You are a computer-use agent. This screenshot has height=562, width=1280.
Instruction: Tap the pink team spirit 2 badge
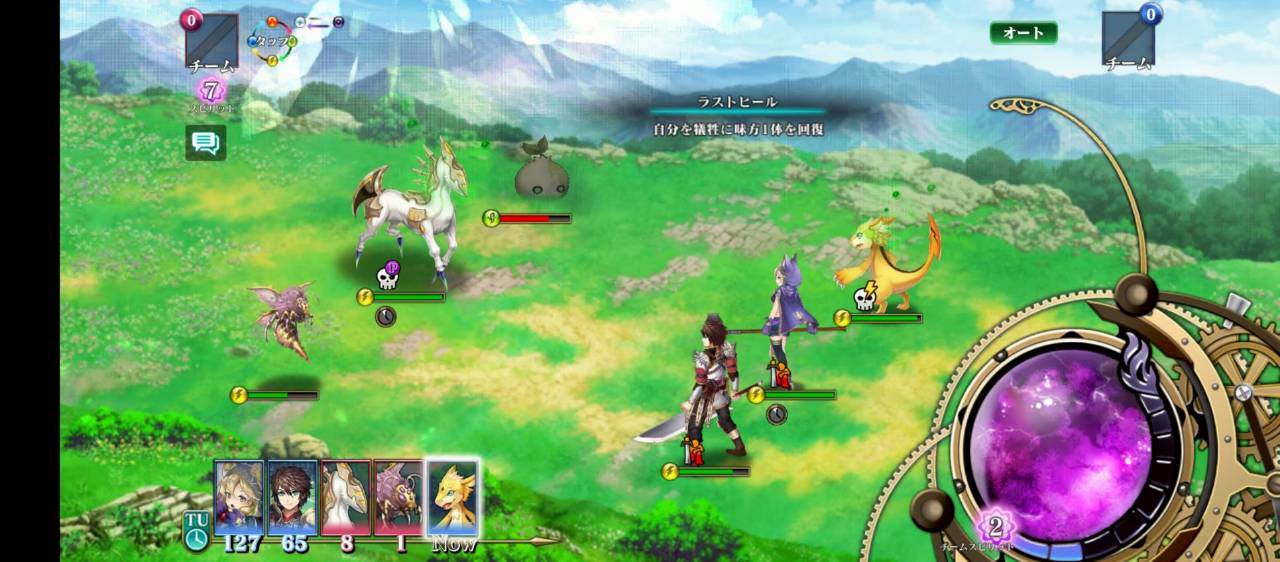[x=996, y=525]
